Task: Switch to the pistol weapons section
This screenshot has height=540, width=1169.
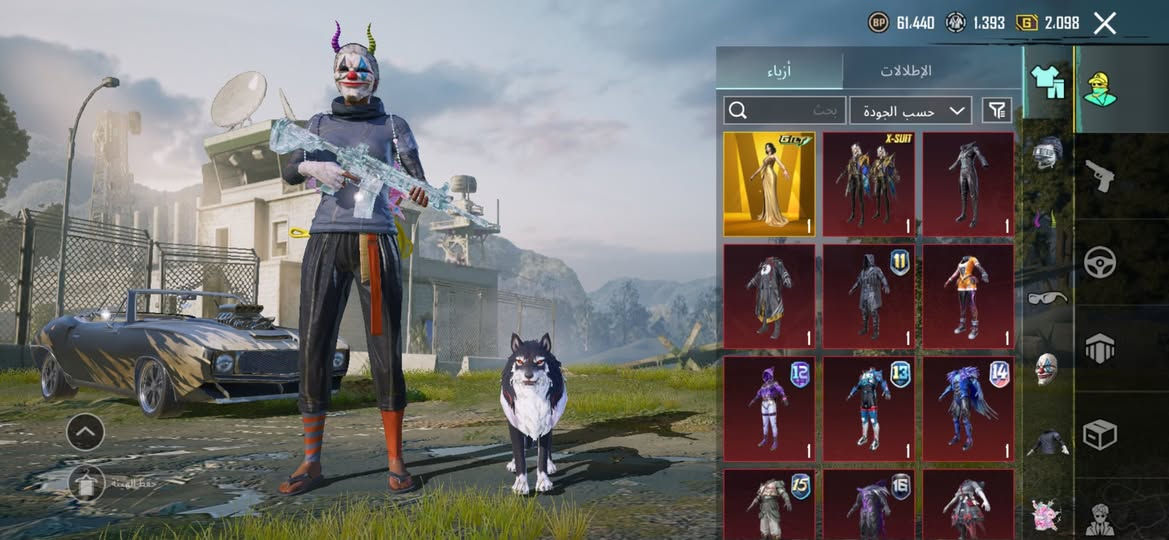Action: pos(1100,176)
